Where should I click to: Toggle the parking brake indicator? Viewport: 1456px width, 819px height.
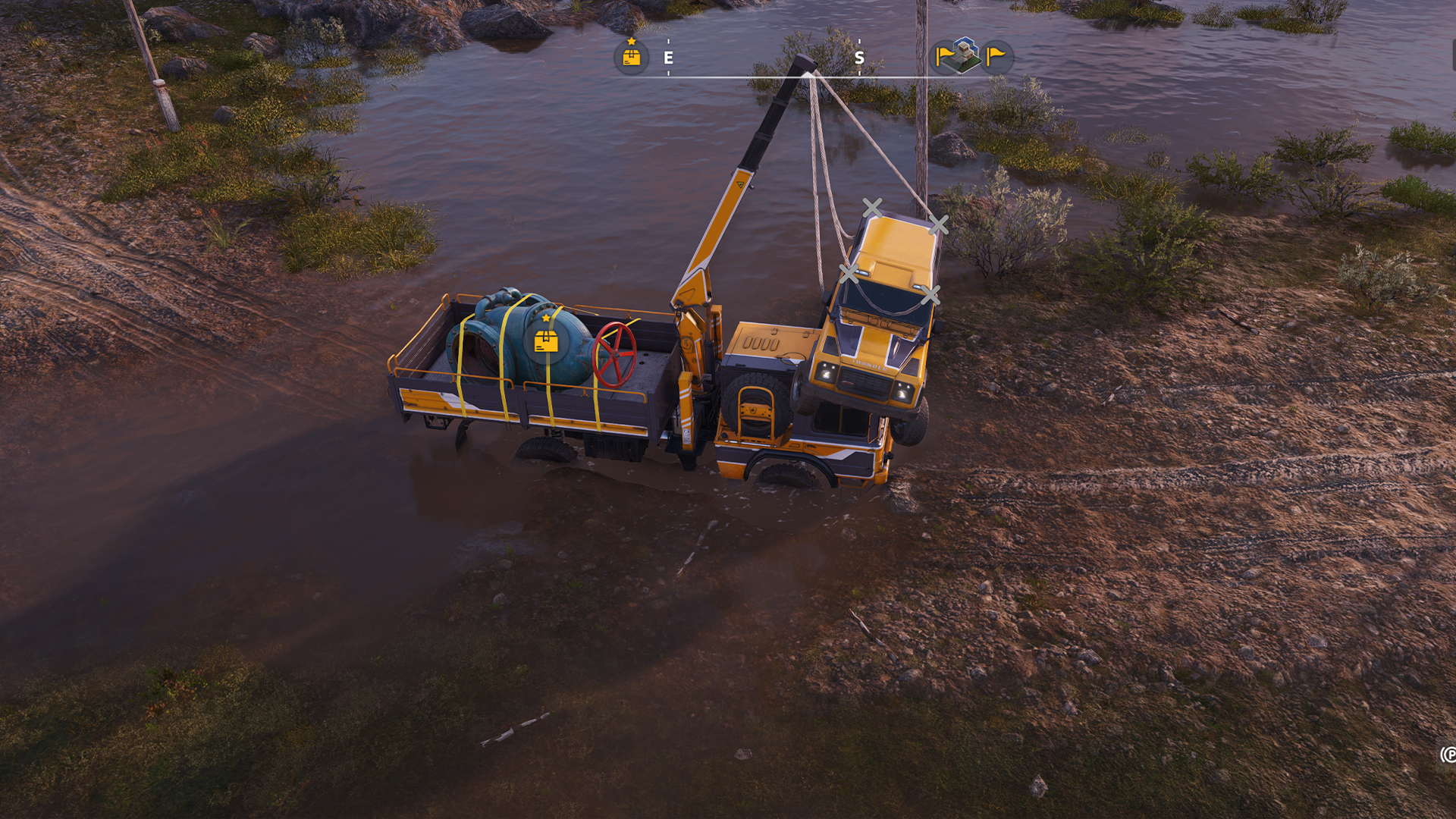click(x=1448, y=754)
